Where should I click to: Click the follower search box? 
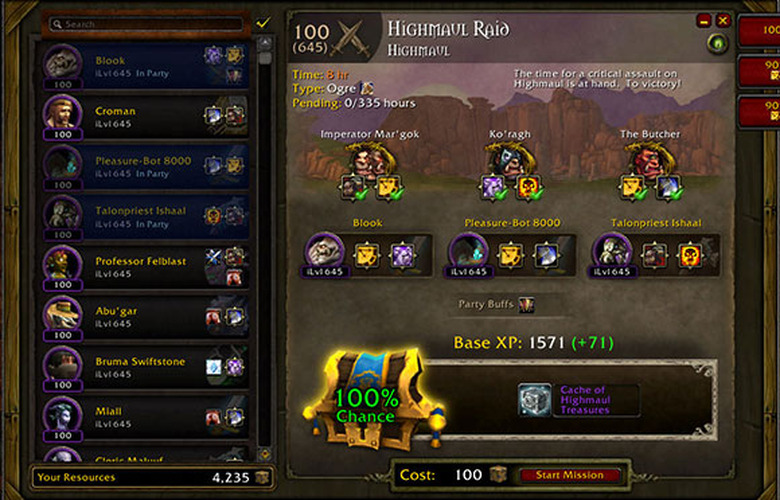pyautogui.click(x=148, y=23)
